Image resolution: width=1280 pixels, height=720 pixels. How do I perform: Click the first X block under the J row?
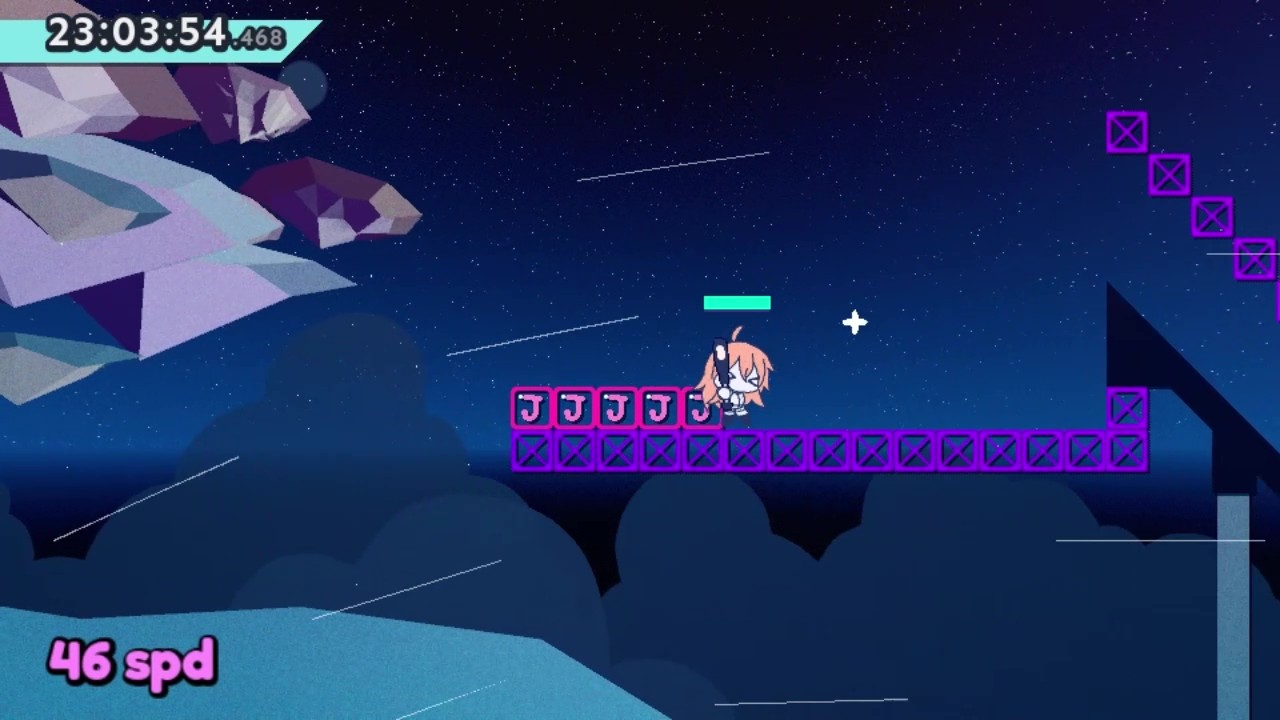[x=530, y=452]
